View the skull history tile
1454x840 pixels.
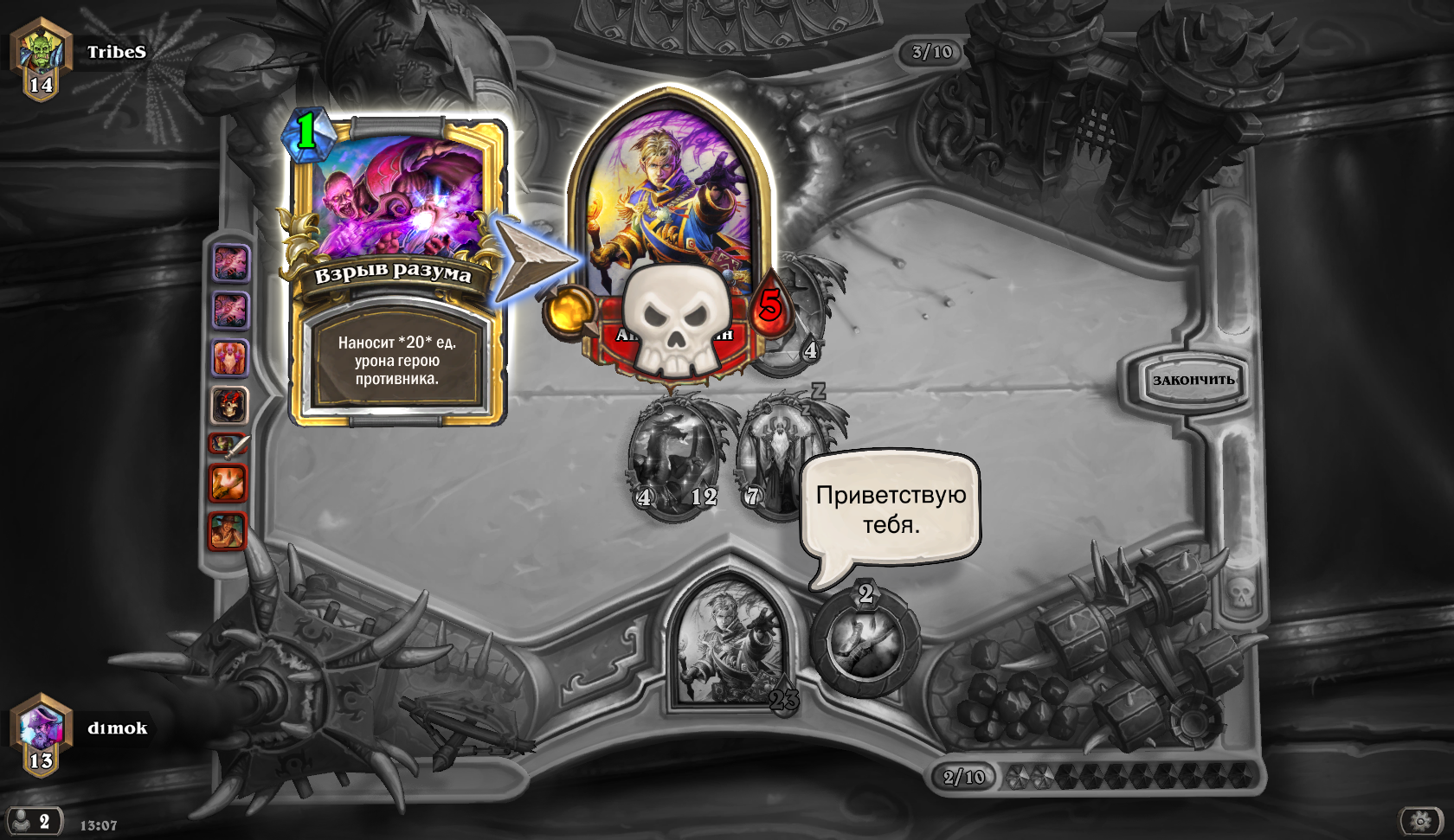coord(229,405)
